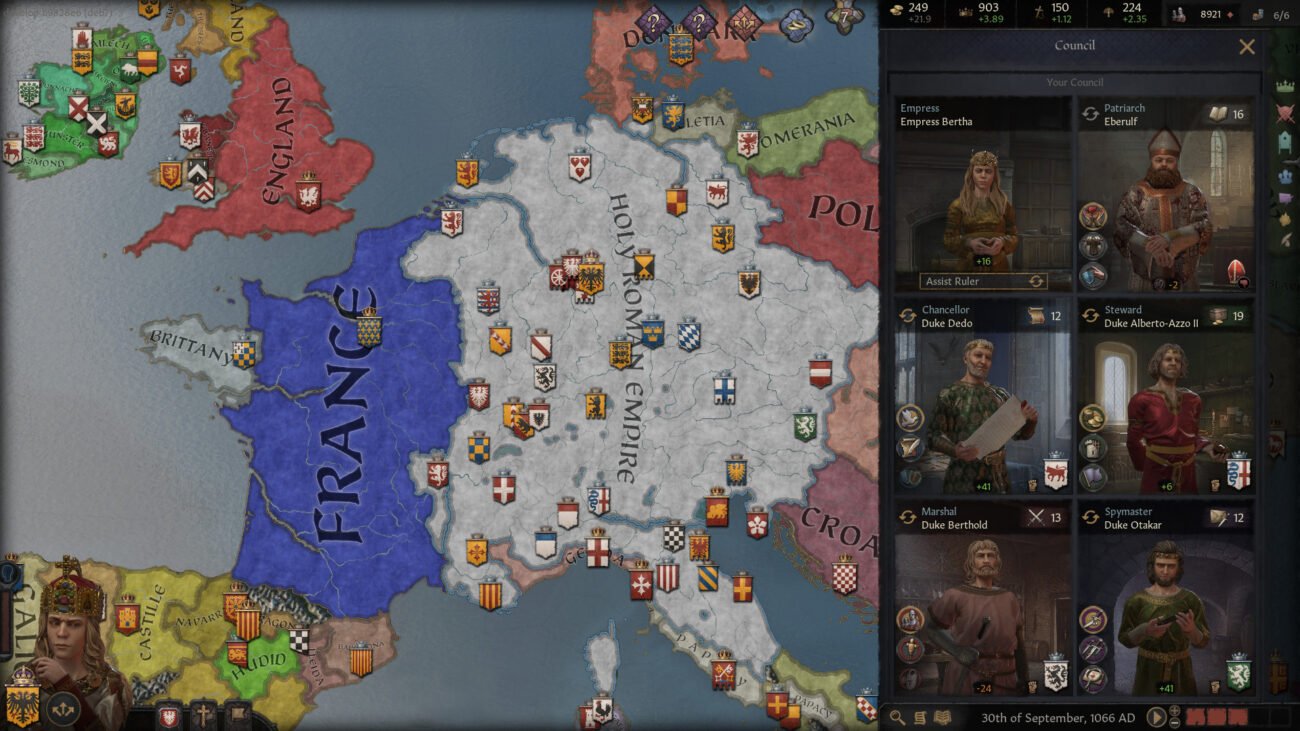
Task: Open the Council throne icon on sidebar
Action: (1286, 140)
